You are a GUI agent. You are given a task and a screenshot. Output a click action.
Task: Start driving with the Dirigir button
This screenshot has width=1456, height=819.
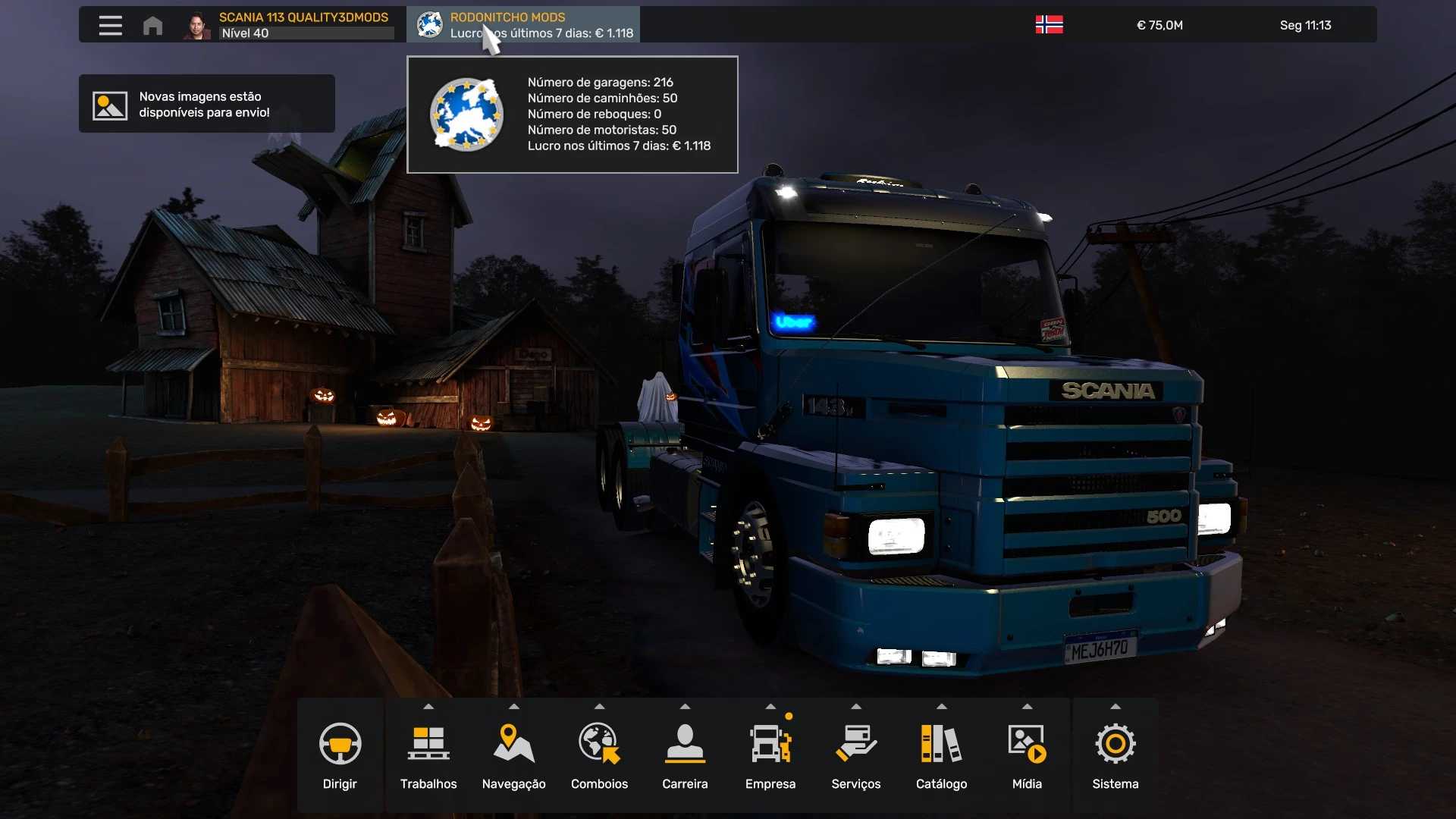340,756
